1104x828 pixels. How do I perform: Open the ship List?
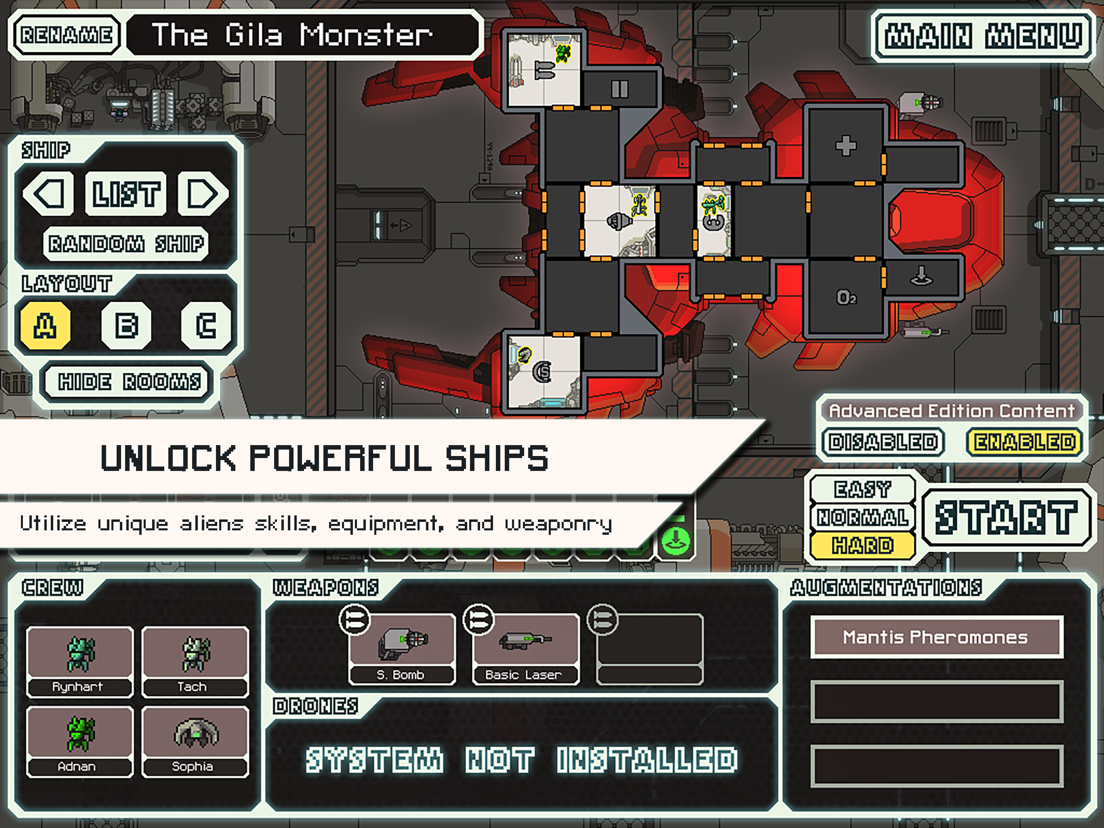click(x=126, y=194)
